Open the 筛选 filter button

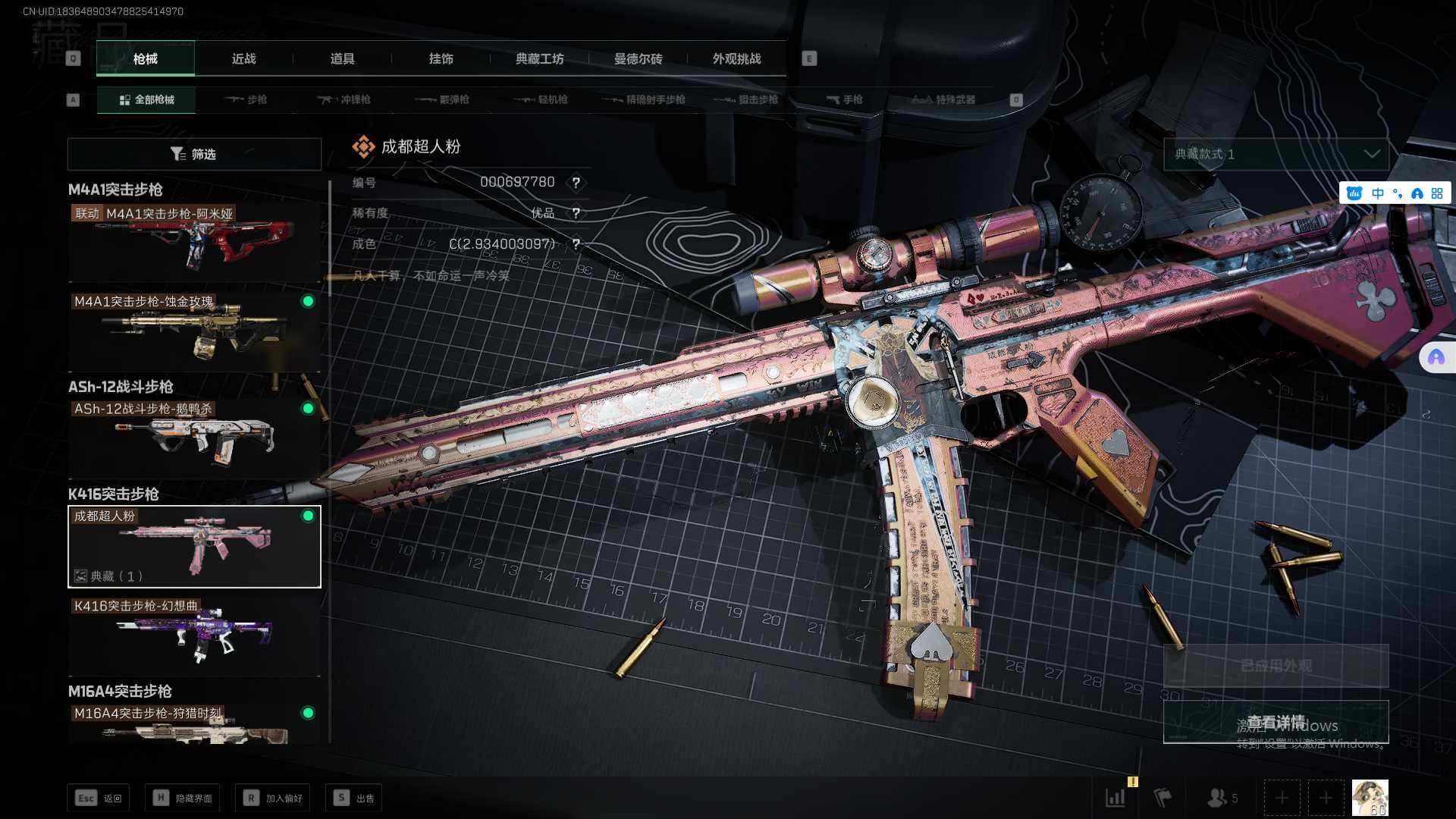click(x=194, y=154)
